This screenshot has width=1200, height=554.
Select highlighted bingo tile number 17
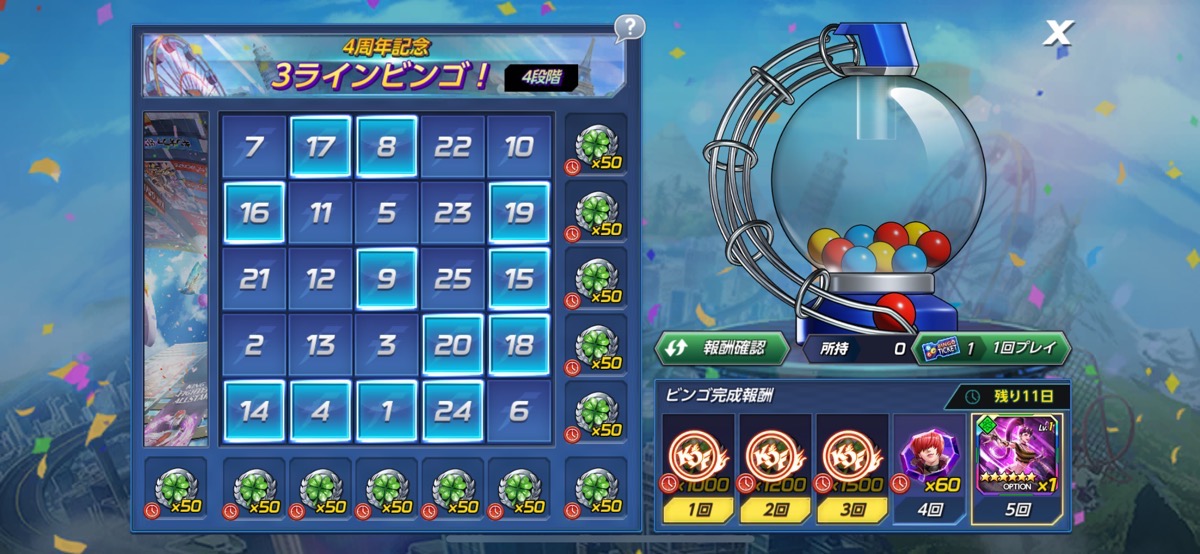click(x=320, y=147)
